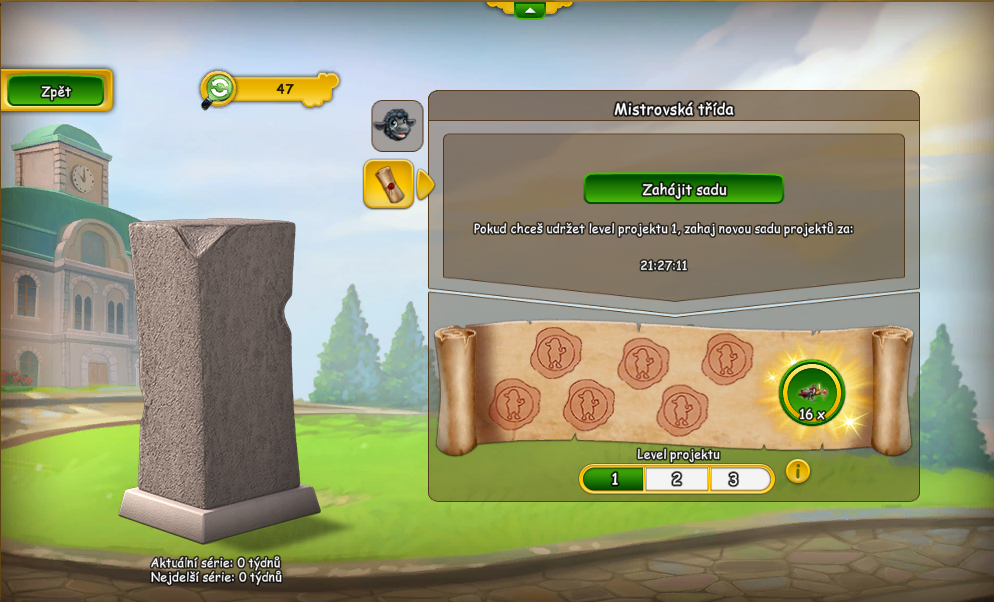Choose project level 1

614,479
